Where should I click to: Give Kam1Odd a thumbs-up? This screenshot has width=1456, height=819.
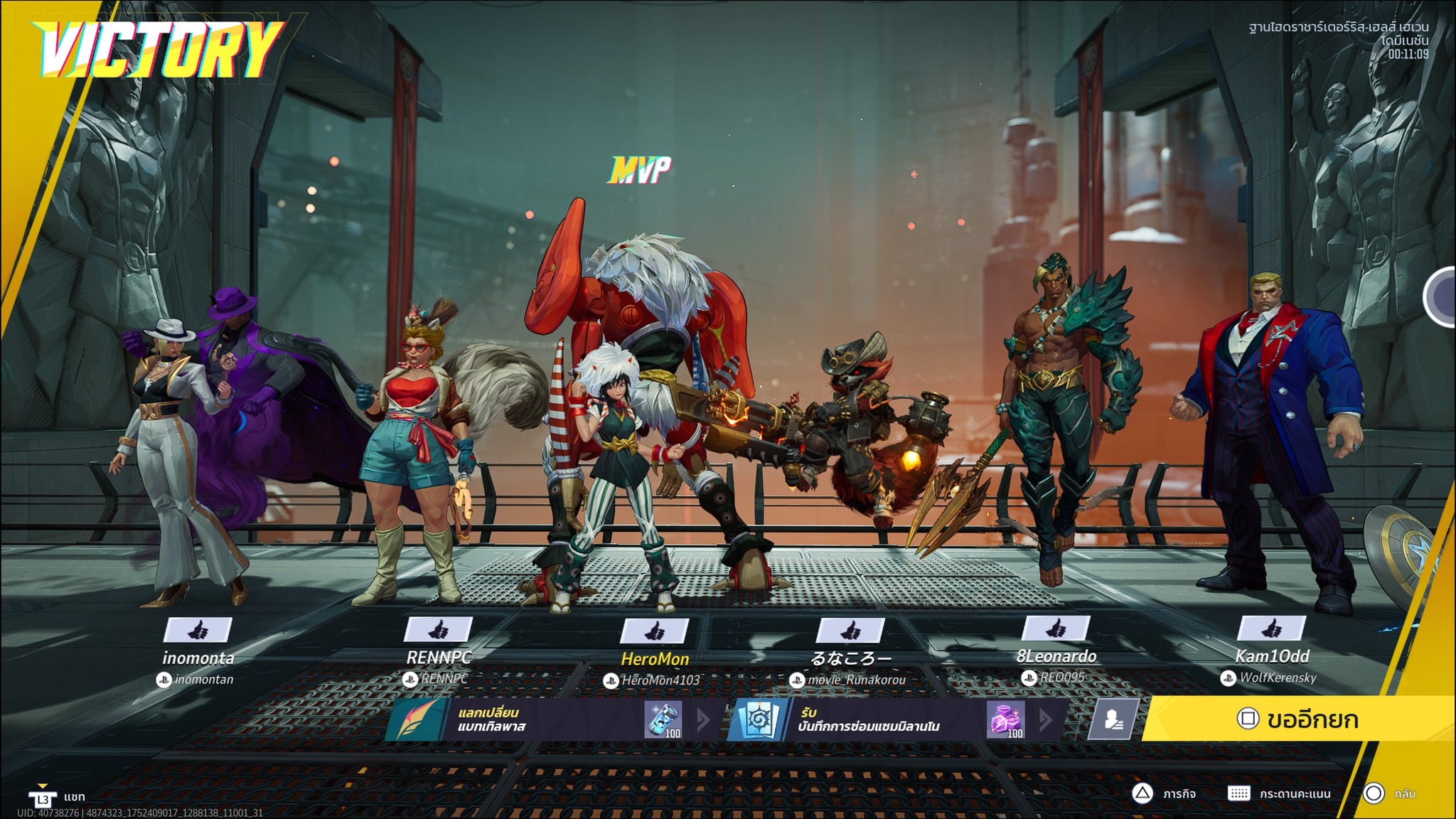pos(1272,628)
